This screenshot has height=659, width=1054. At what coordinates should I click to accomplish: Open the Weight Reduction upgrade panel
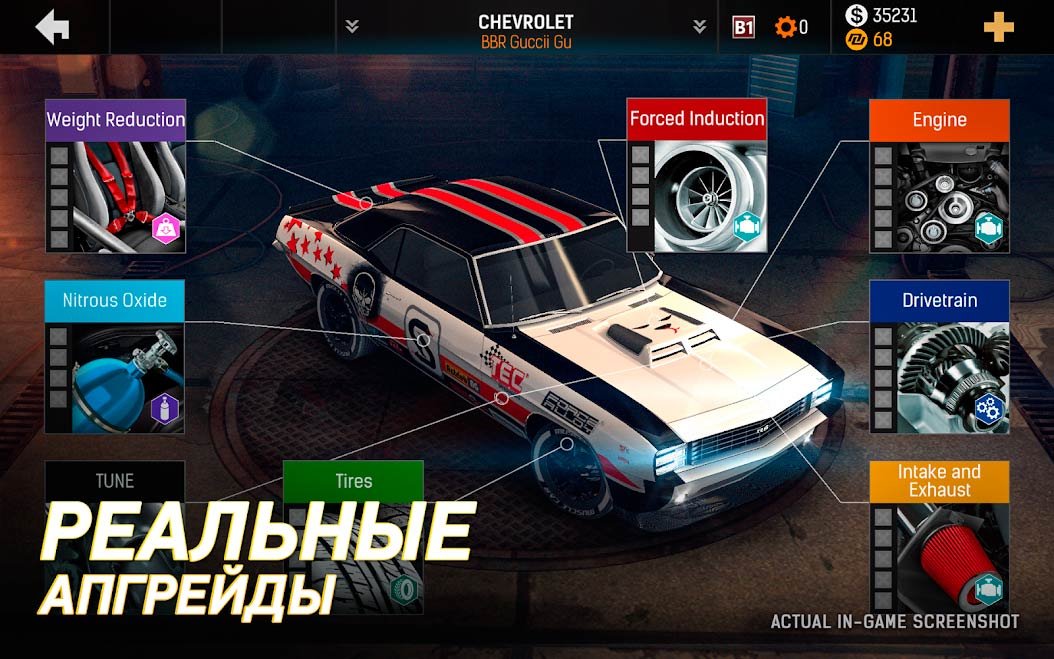pyautogui.click(x=115, y=176)
